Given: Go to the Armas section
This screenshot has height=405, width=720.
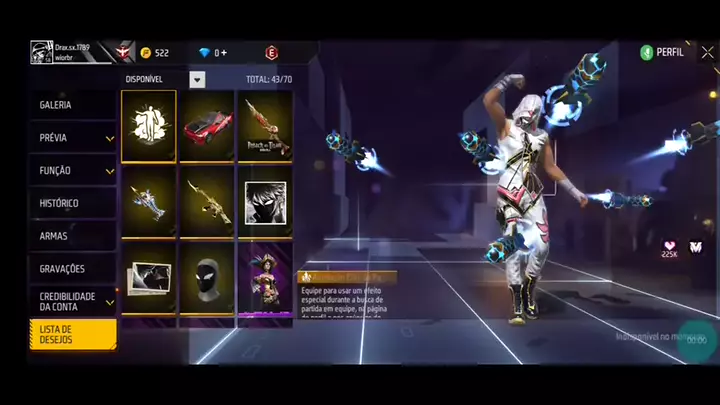Looking at the screenshot, I should click(72, 236).
